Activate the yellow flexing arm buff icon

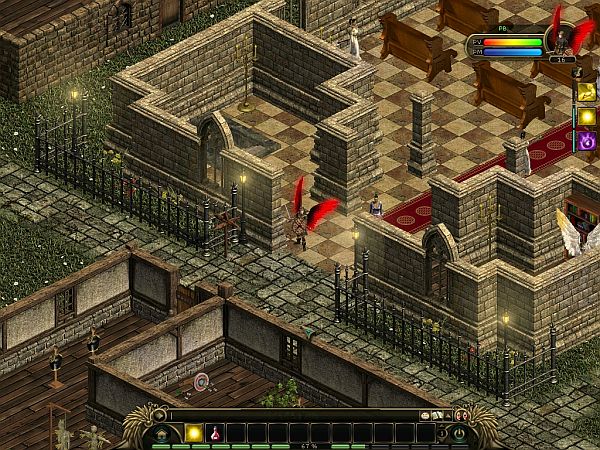click(584, 92)
